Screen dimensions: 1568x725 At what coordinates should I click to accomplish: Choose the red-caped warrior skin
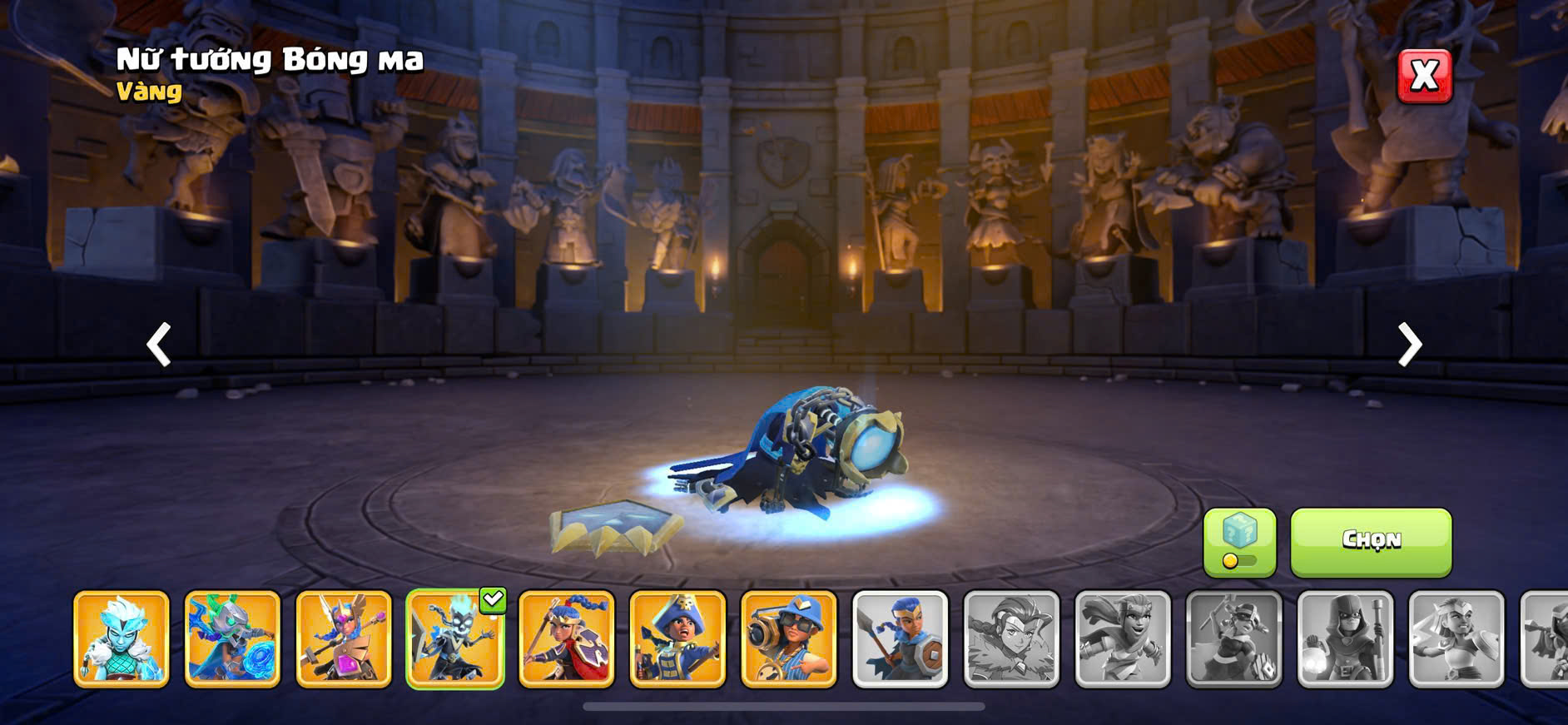pyautogui.click(x=567, y=639)
